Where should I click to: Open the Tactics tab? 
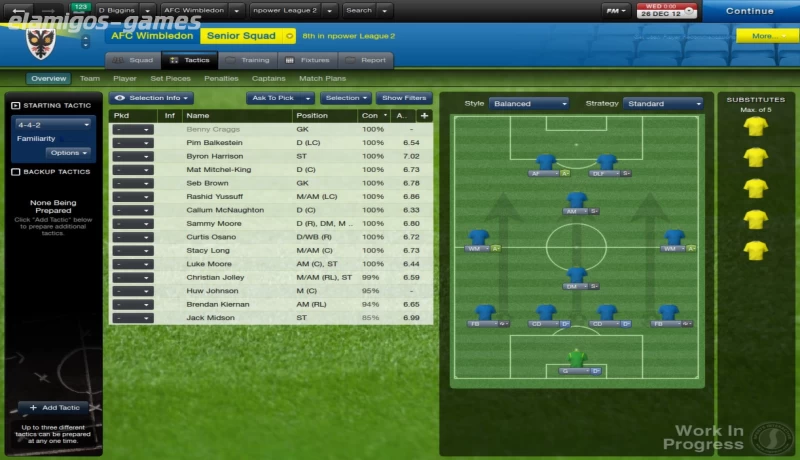point(189,60)
